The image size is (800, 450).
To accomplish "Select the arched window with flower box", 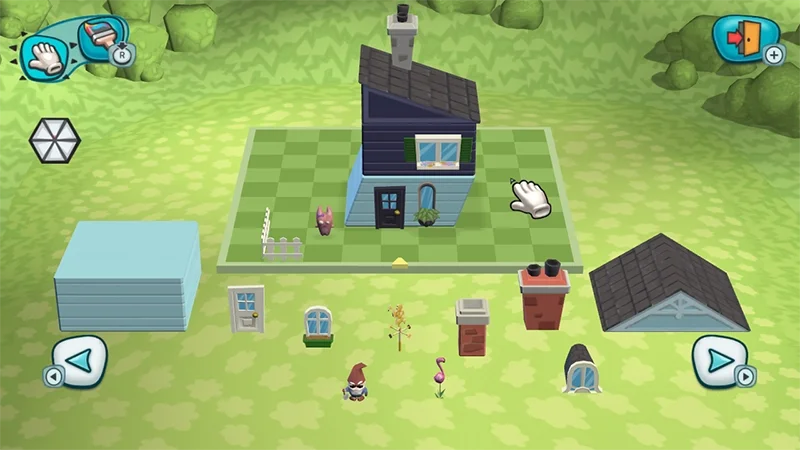I will pos(318,327).
